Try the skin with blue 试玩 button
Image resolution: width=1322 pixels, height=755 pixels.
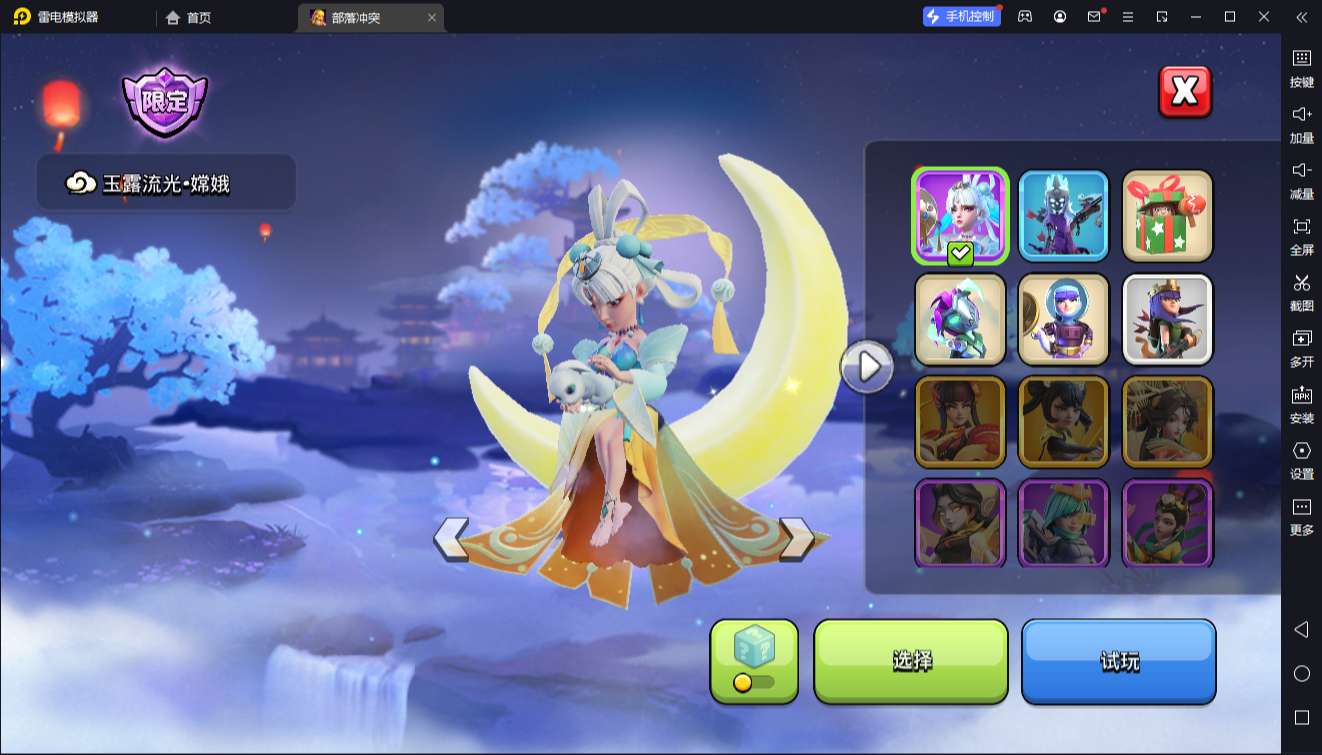click(x=1118, y=661)
